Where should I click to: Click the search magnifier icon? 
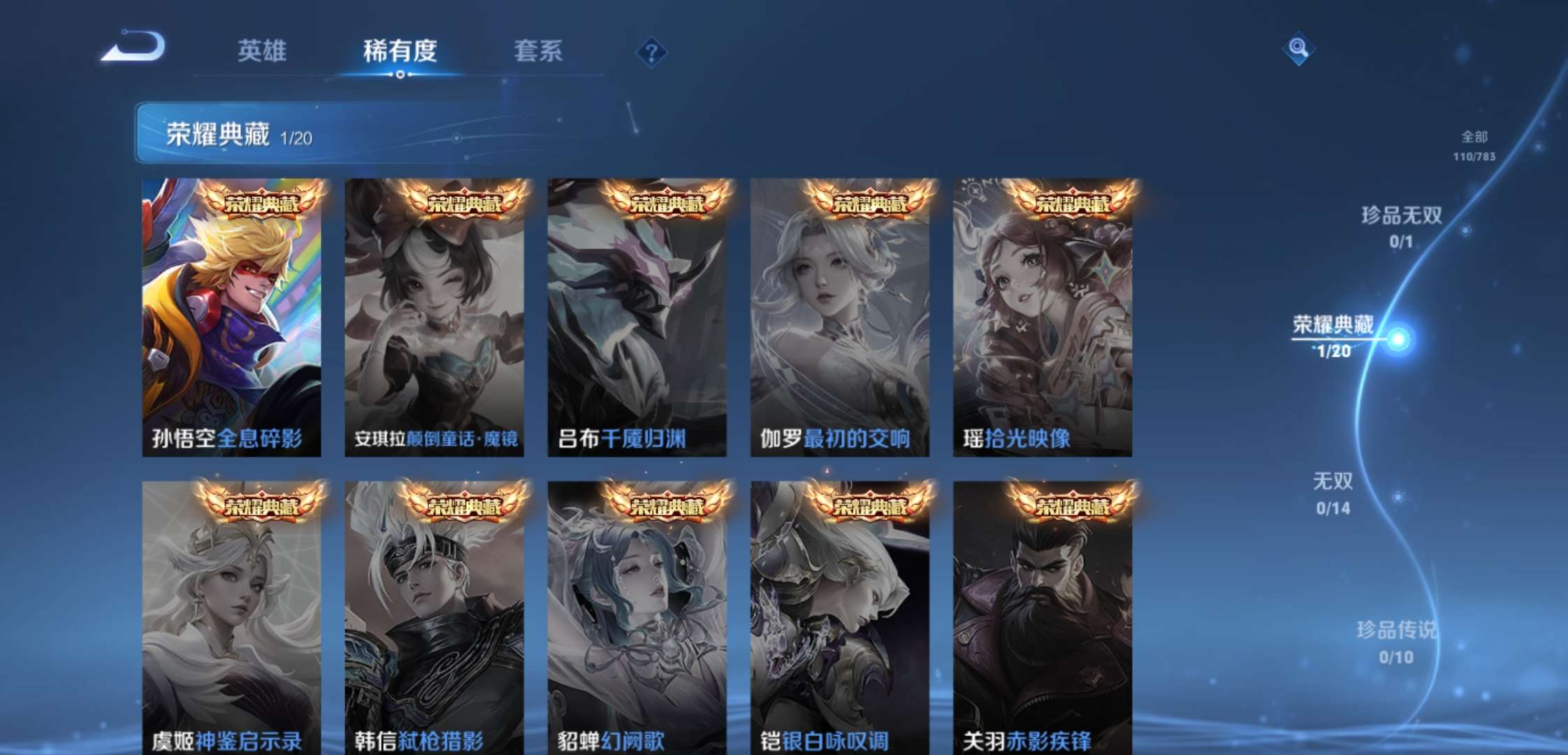coord(1298,50)
